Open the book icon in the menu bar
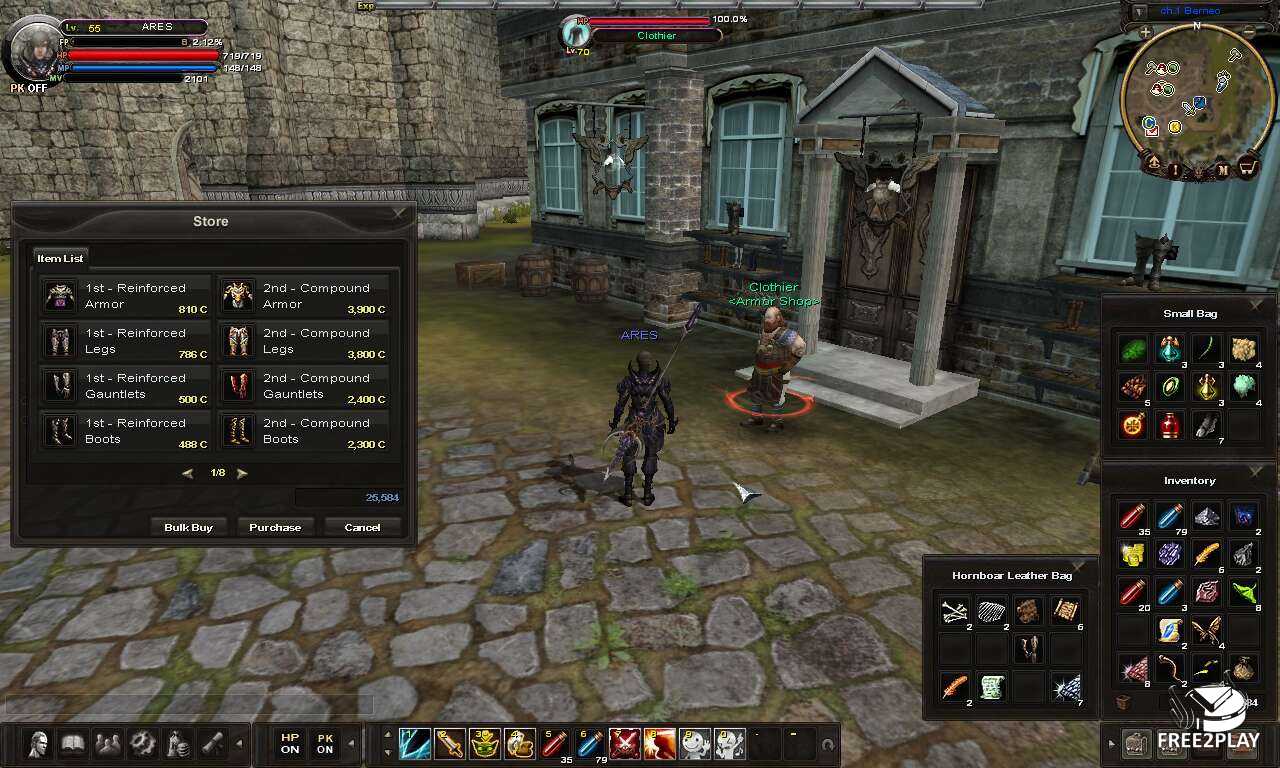Image resolution: width=1280 pixels, height=768 pixels. 73,744
